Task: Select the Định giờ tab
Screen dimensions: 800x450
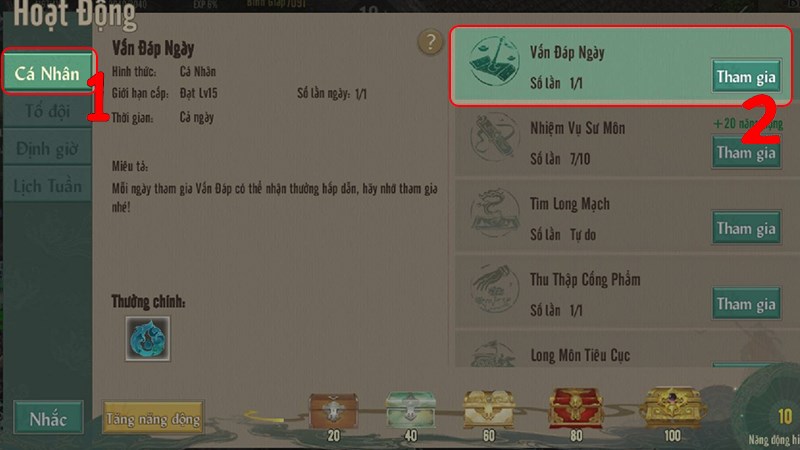Action: (47, 148)
